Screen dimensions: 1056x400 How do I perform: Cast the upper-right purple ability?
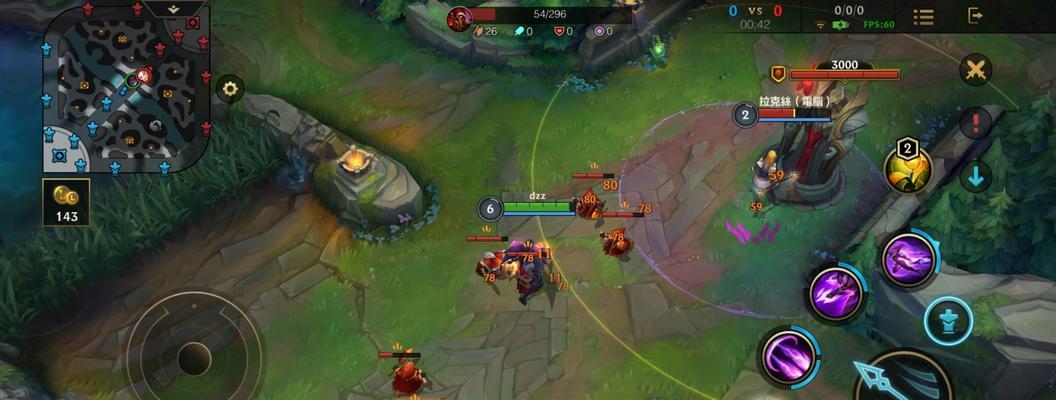(909, 259)
